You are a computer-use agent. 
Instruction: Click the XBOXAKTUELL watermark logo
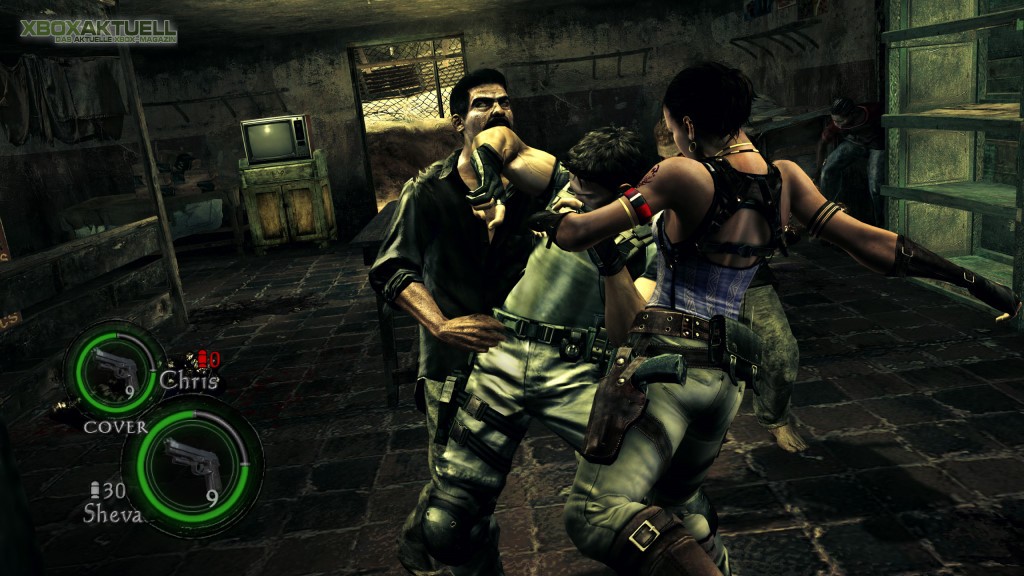(x=98, y=30)
